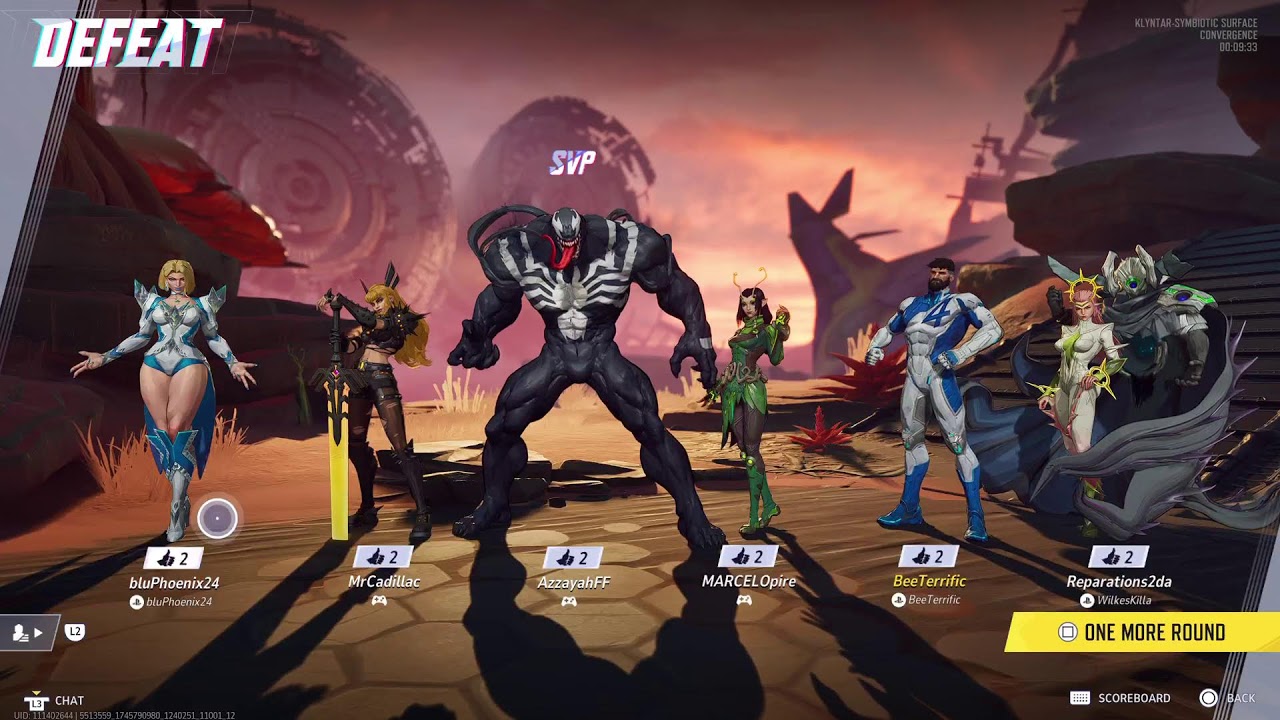
Task: Like Reparations2da with thumbs-up
Action: [1118, 557]
